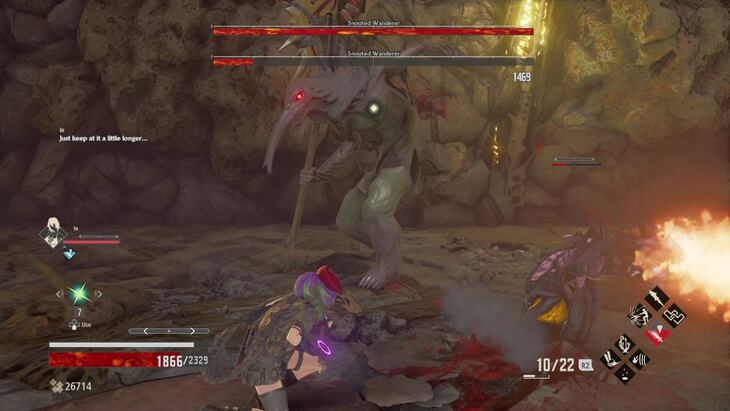Screen dimensions: 730x411
Task: Cycle quick item to the right
Action: pyautogui.click(x=98, y=294)
